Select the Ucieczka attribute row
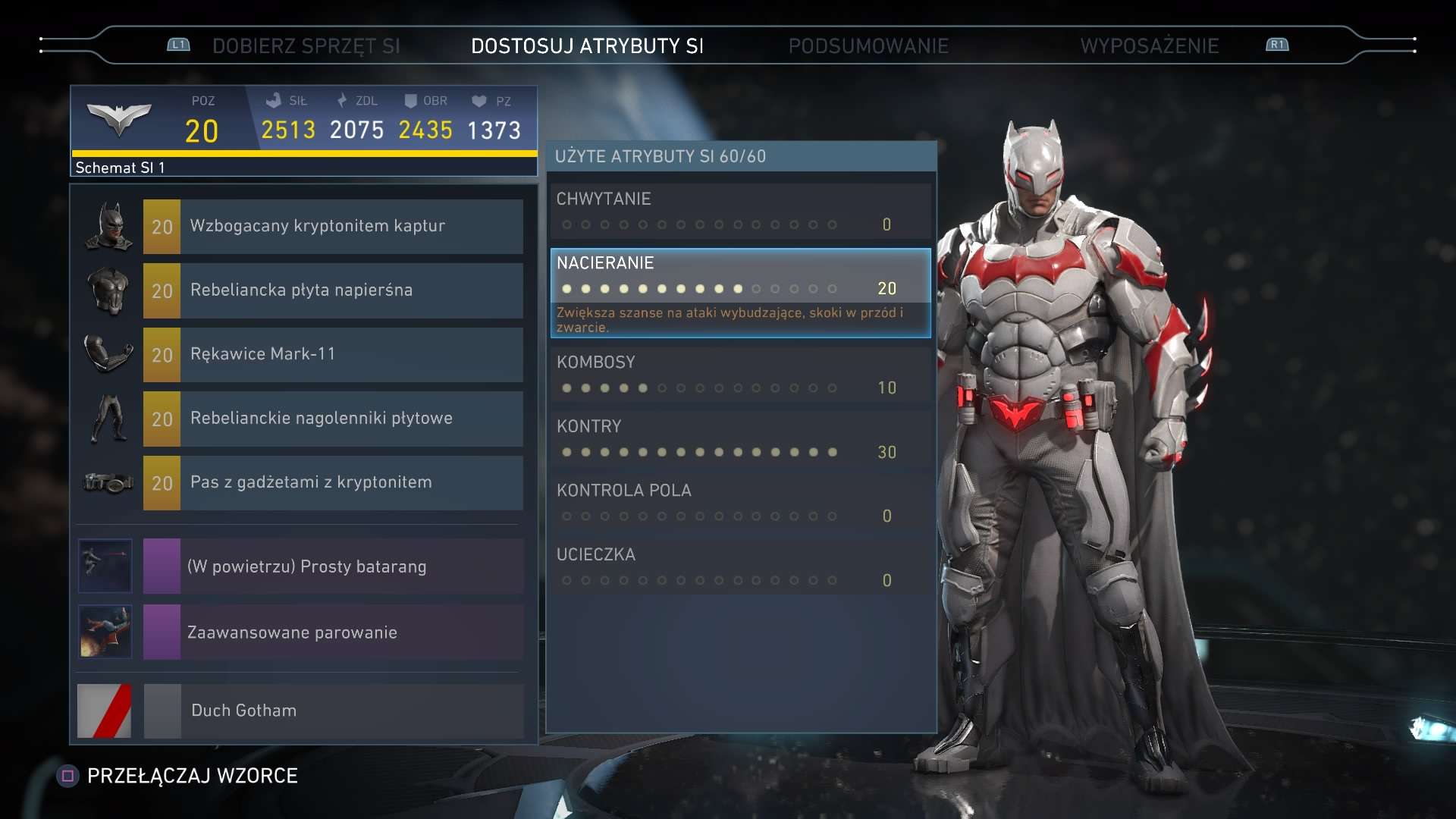 point(740,568)
